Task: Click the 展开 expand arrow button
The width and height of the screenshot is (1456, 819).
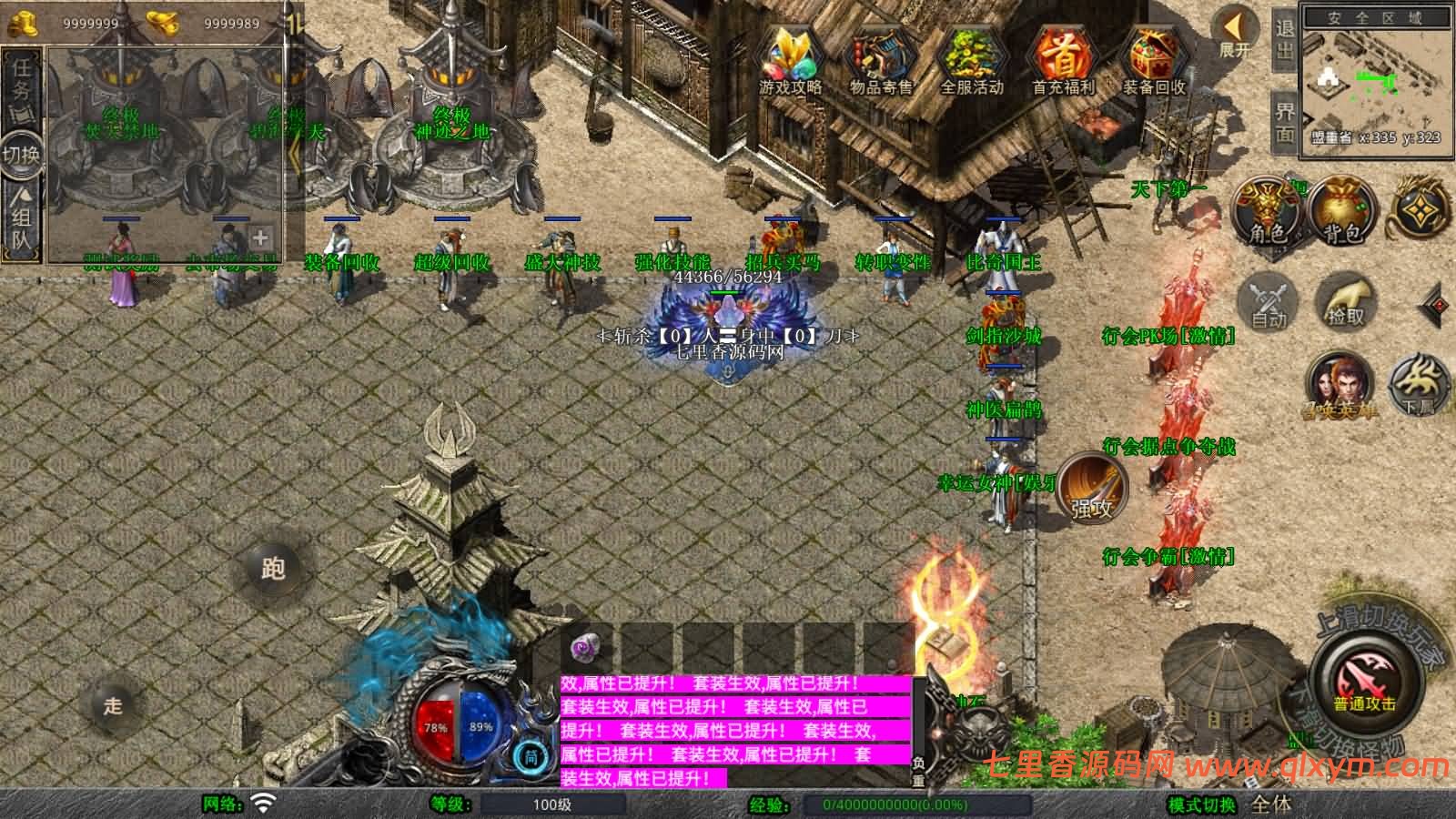Action: (1235, 33)
